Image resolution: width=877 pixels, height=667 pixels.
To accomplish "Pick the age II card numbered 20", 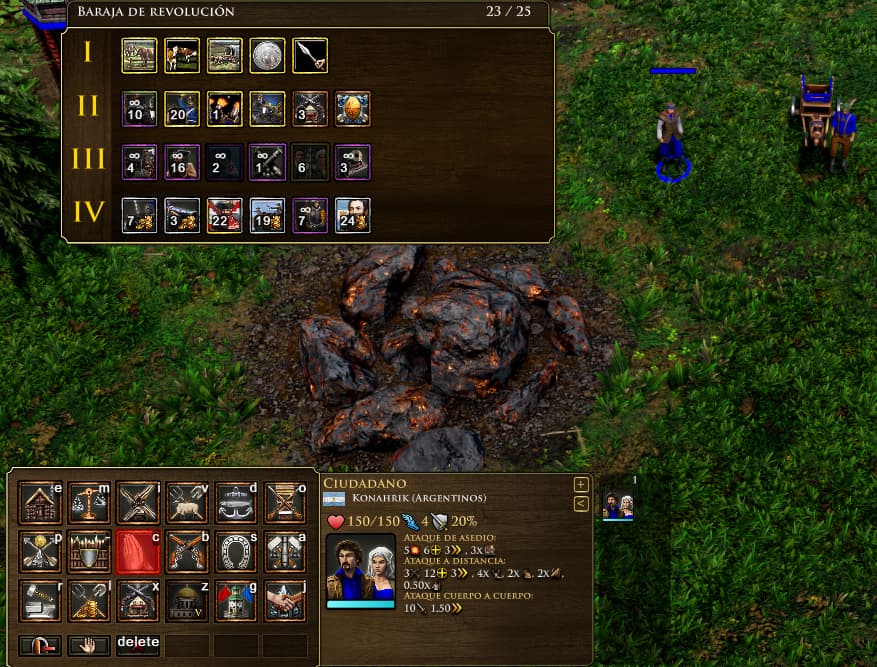I will (x=181, y=108).
